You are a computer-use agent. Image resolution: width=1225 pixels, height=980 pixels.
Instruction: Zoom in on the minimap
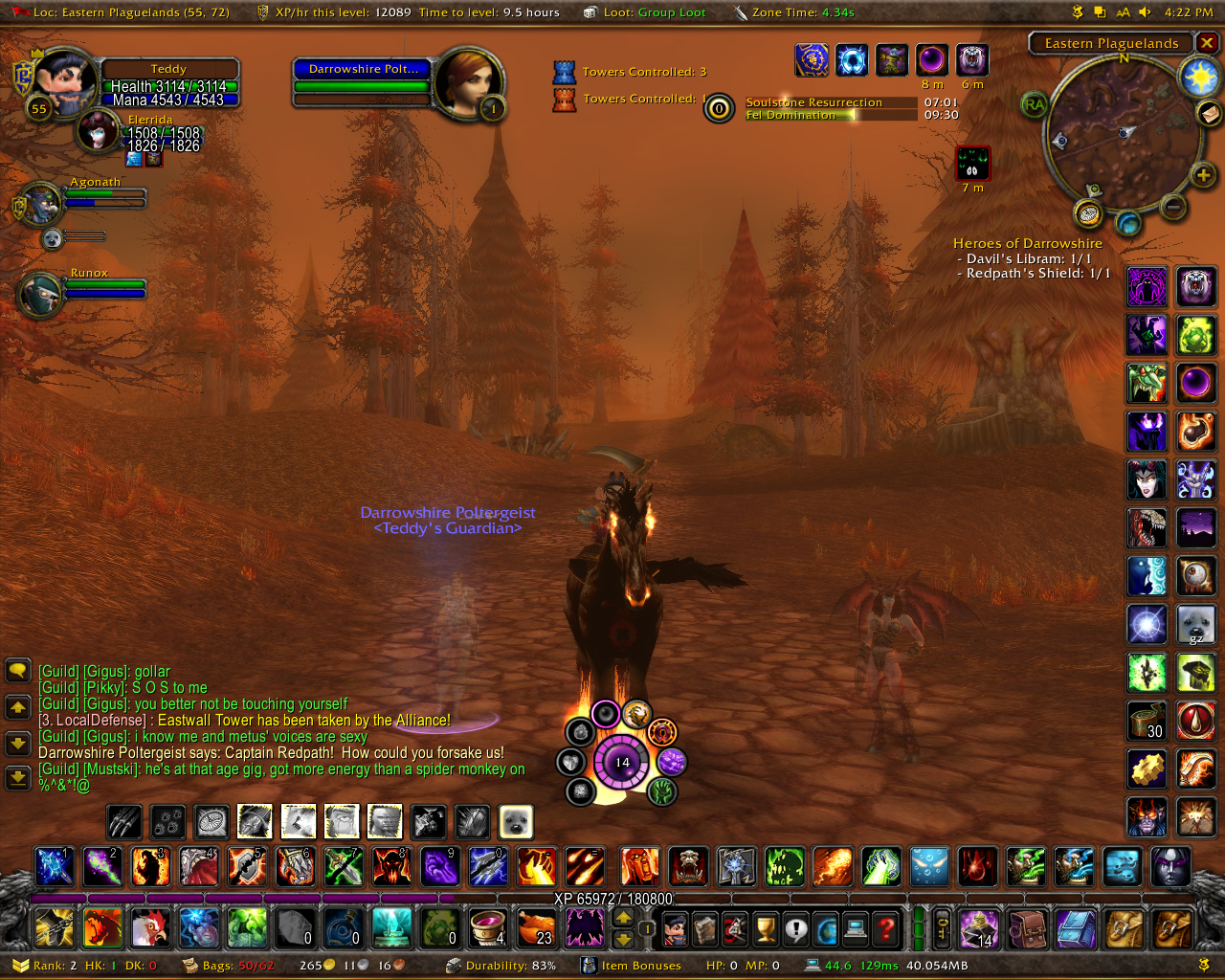click(x=1202, y=175)
